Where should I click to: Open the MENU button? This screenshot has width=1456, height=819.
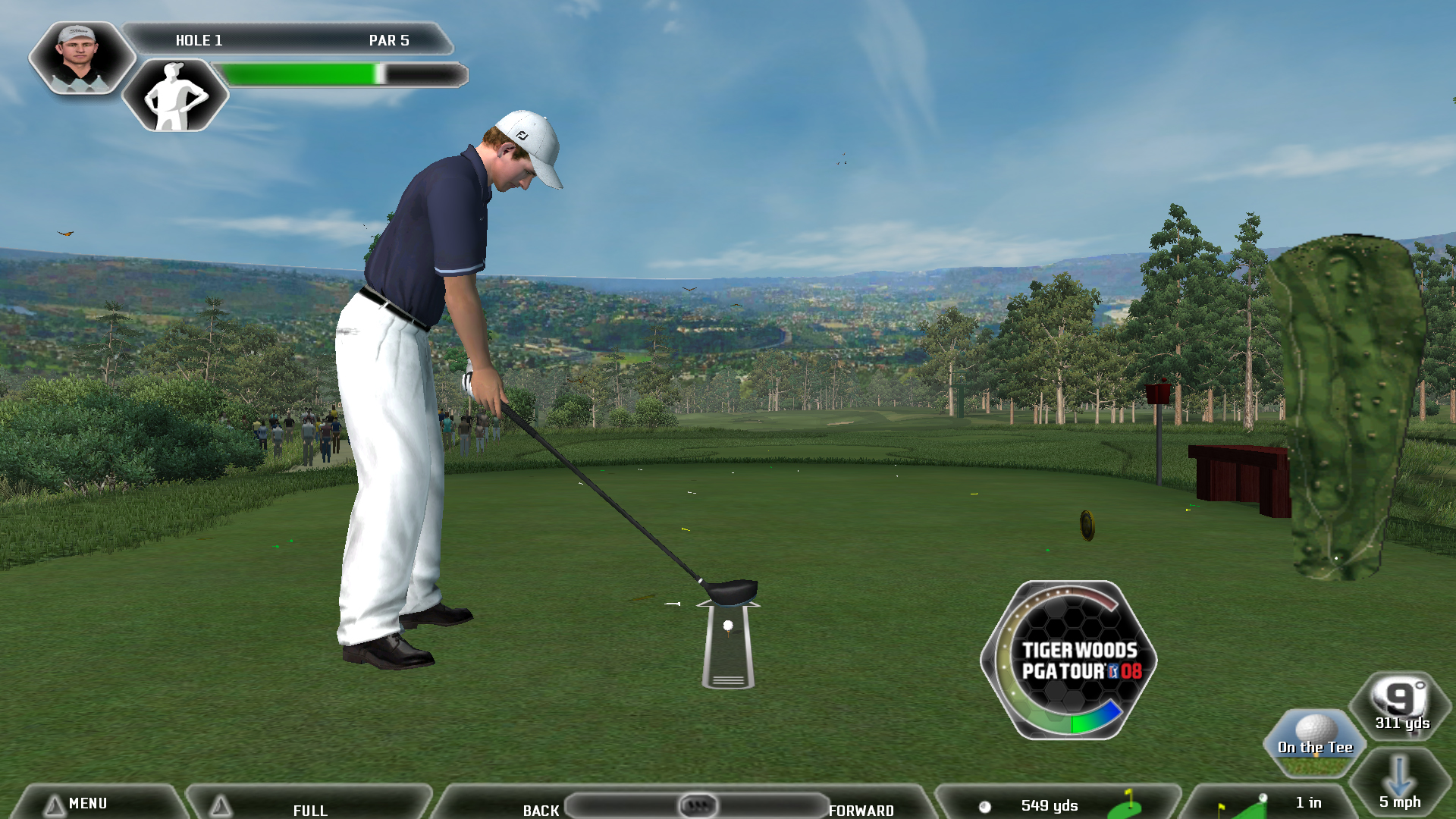[87, 803]
